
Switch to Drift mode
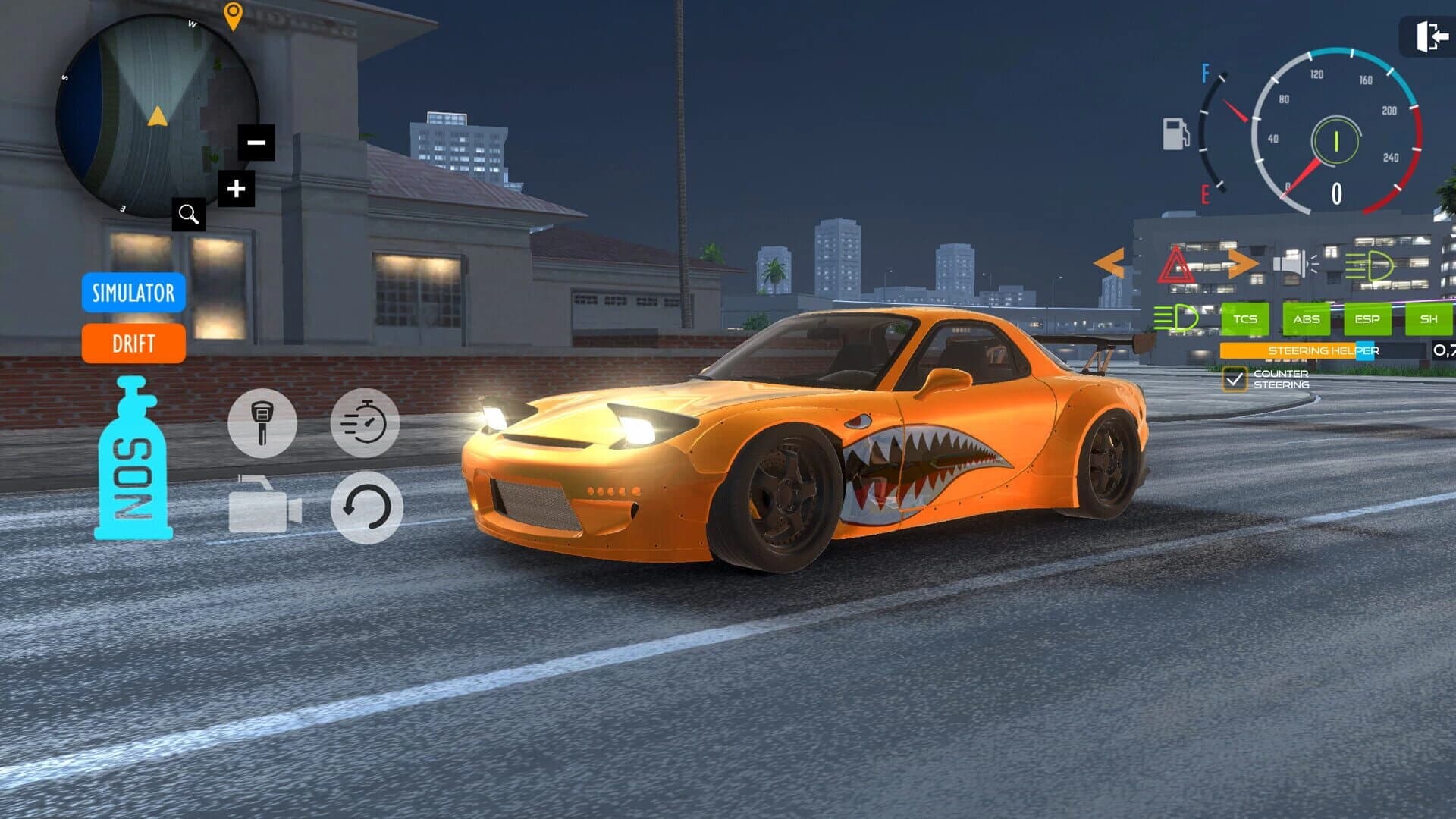pos(133,344)
